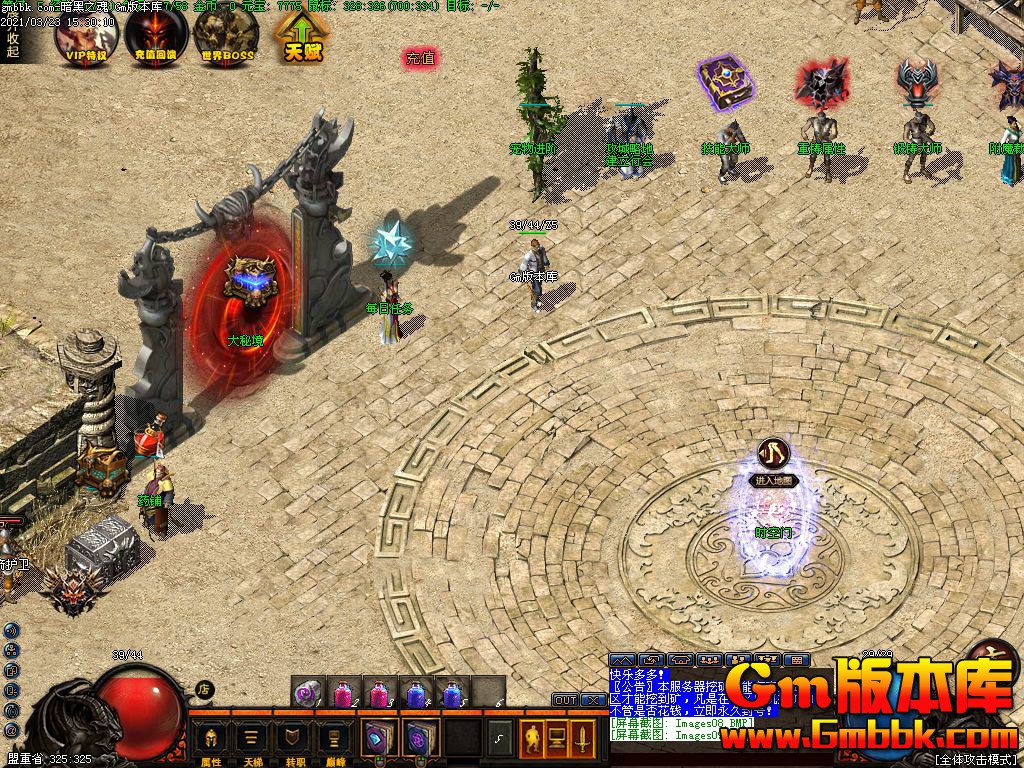Open the 世界BOSS world boss icon
Screen dimensions: 1024x768
(x=226, y=36)
